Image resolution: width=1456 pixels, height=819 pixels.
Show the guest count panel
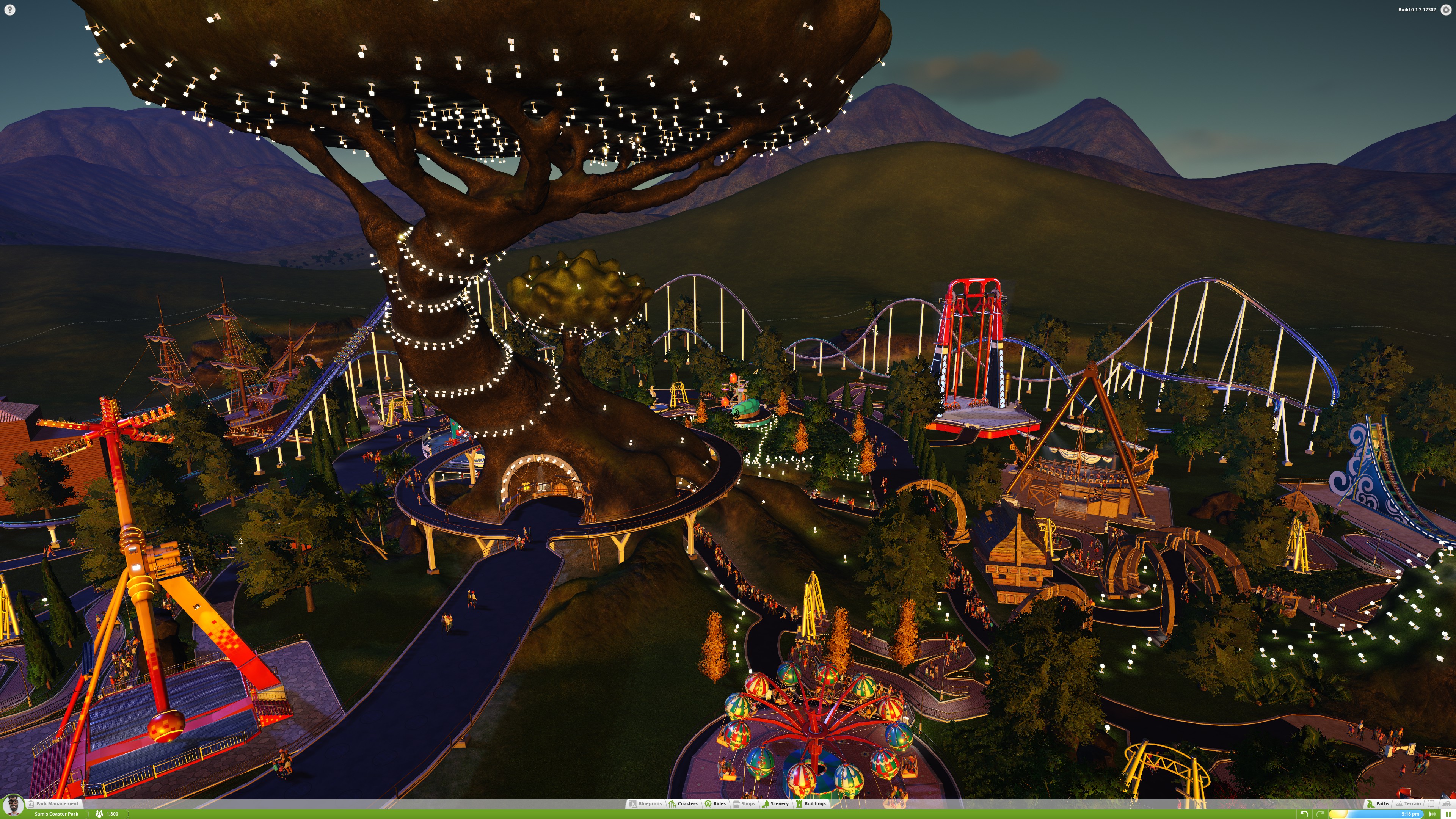(107, 814)
